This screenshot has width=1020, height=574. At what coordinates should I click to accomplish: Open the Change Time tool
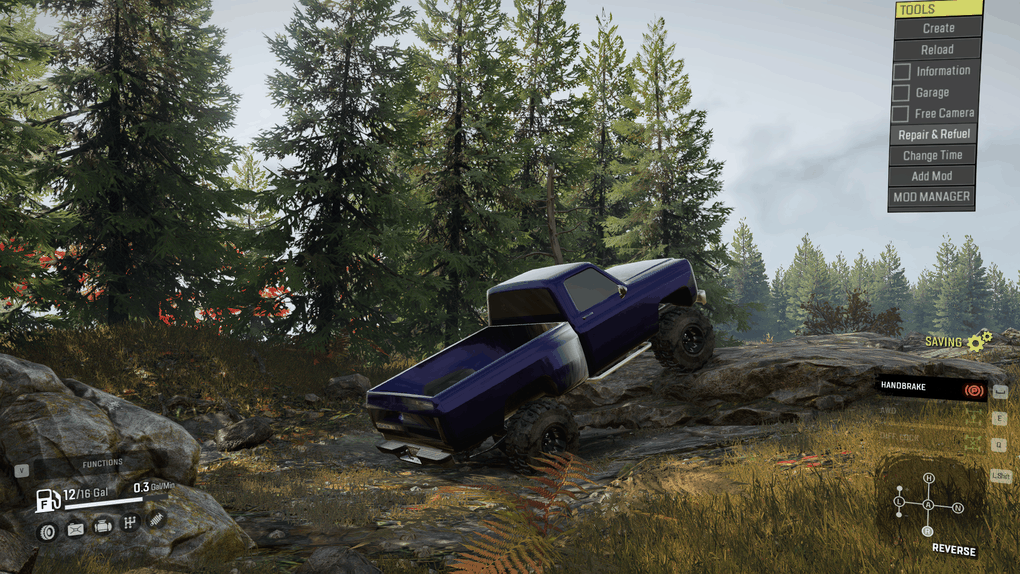[x=933, y=155]
